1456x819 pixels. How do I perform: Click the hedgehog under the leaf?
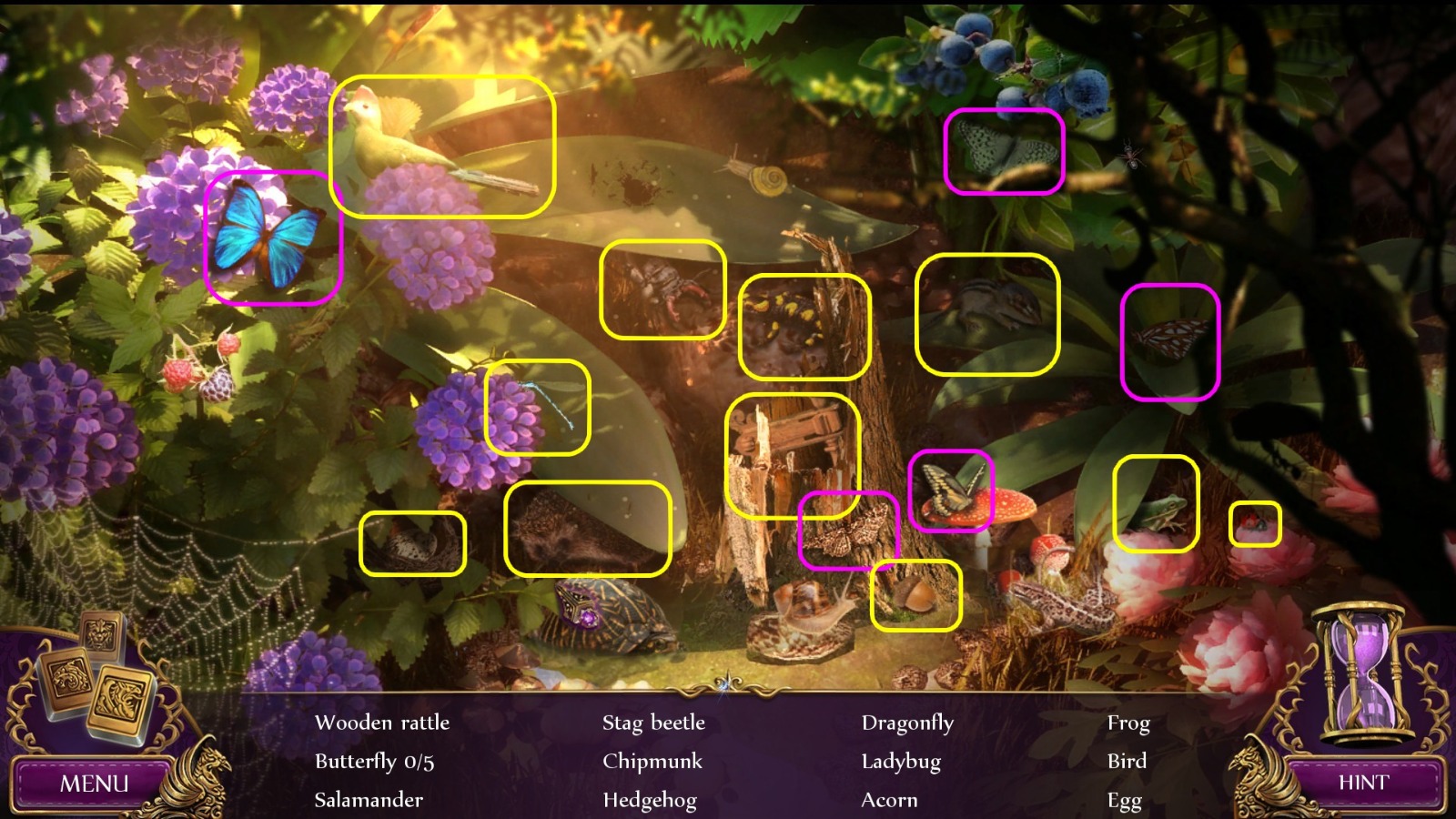582,537
